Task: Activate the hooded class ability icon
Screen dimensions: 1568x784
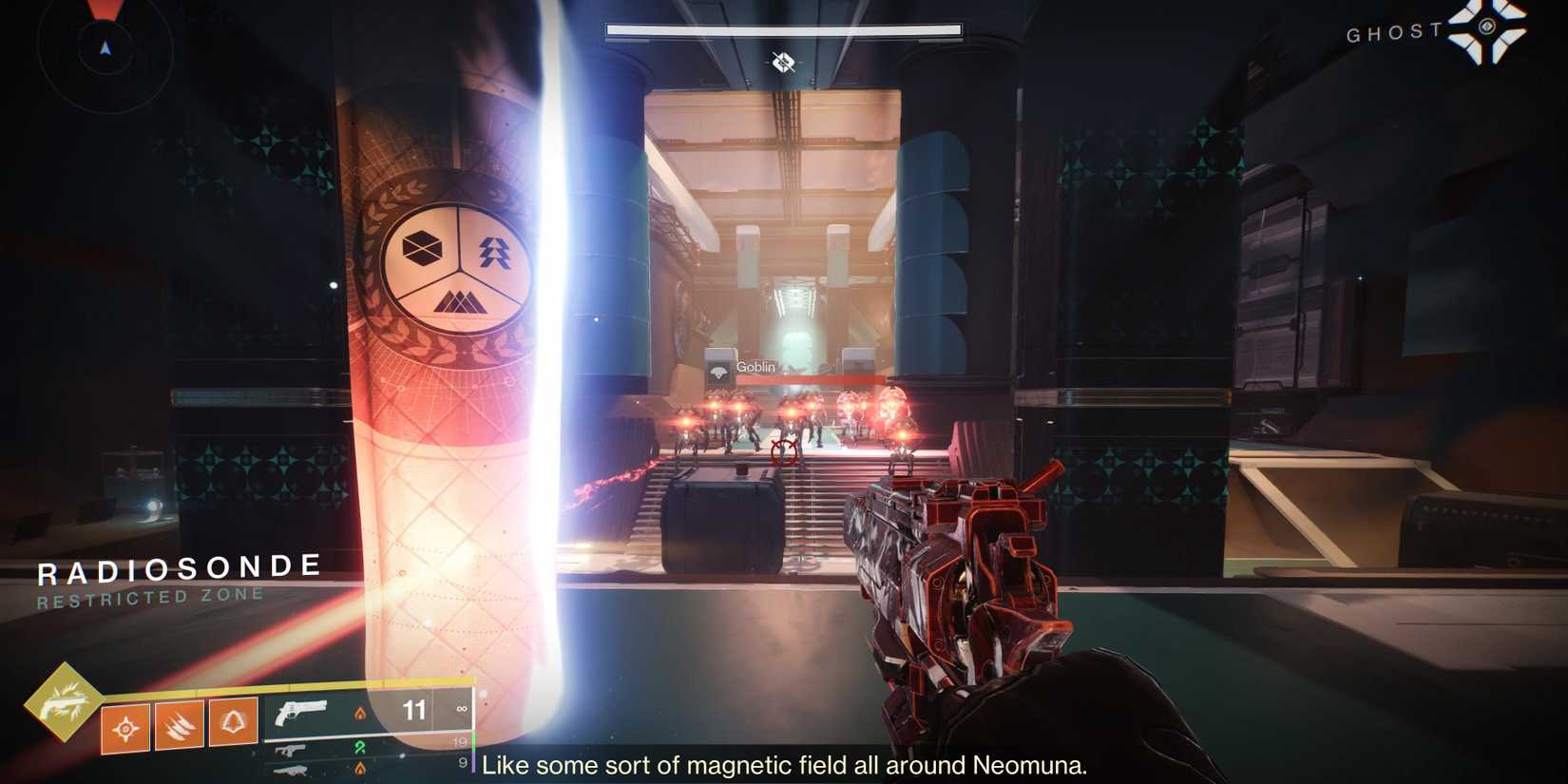Action: point(233,722)
